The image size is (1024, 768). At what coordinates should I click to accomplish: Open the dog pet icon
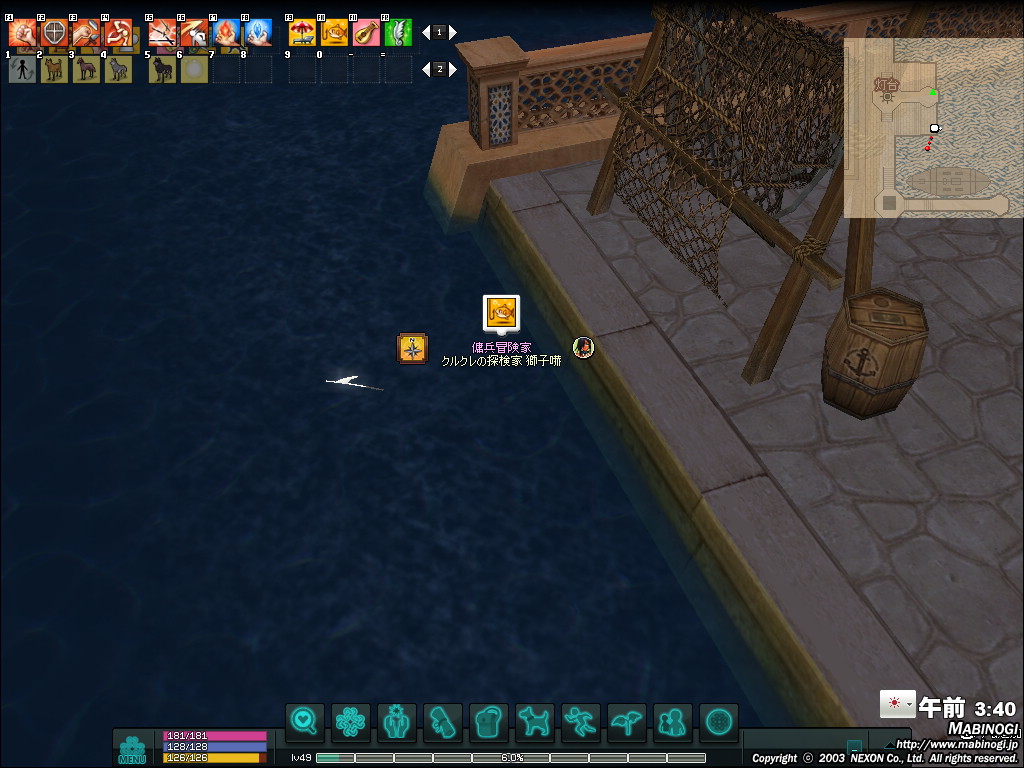535,721
